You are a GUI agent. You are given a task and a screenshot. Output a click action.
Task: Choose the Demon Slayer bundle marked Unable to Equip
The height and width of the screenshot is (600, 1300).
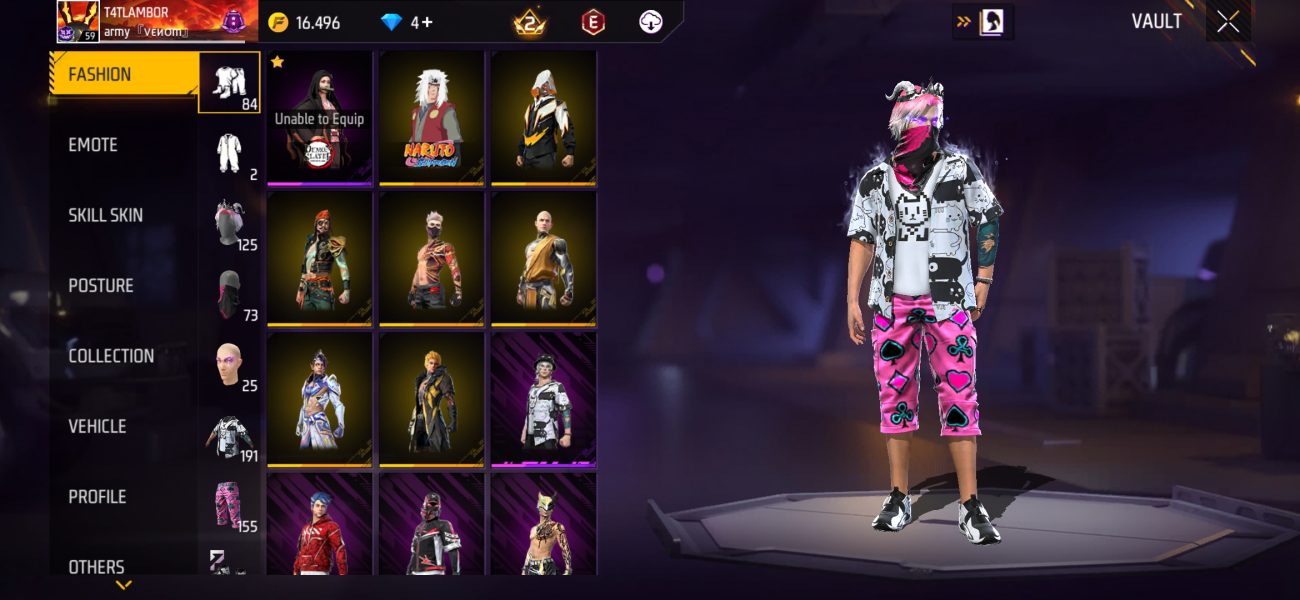click(320, 118)
